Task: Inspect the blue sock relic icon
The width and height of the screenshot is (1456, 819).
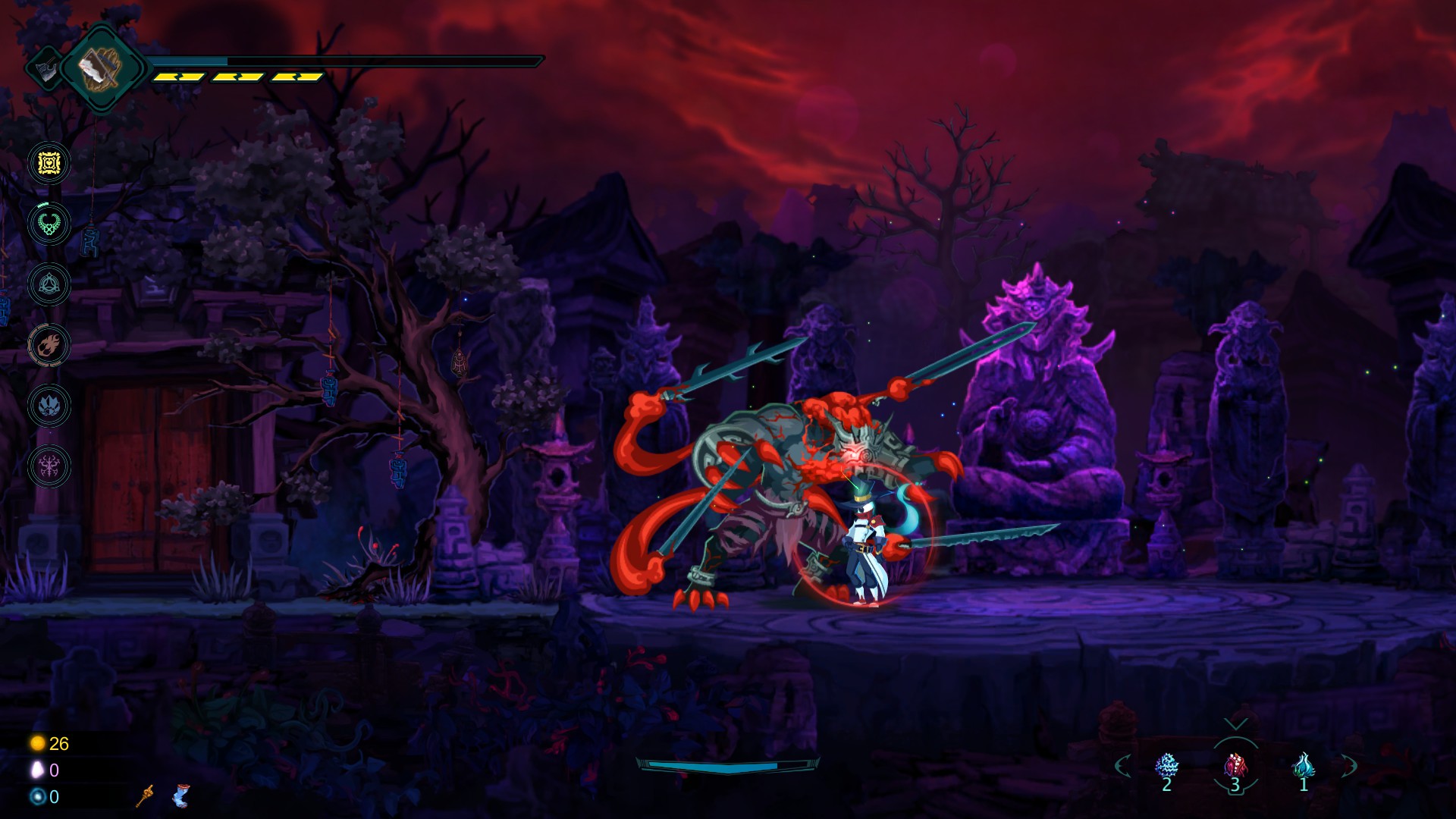Action: [x=180, y=795]
